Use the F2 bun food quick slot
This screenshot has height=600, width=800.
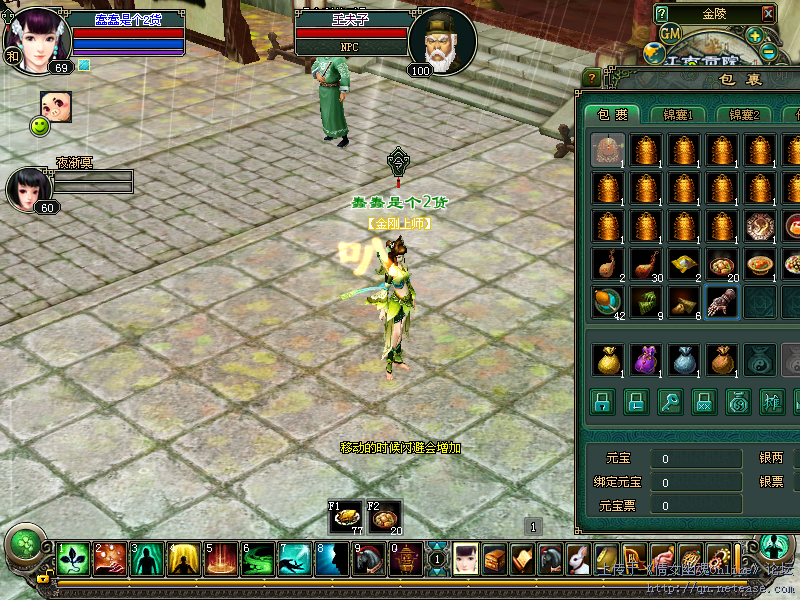(x=385, y=517)
